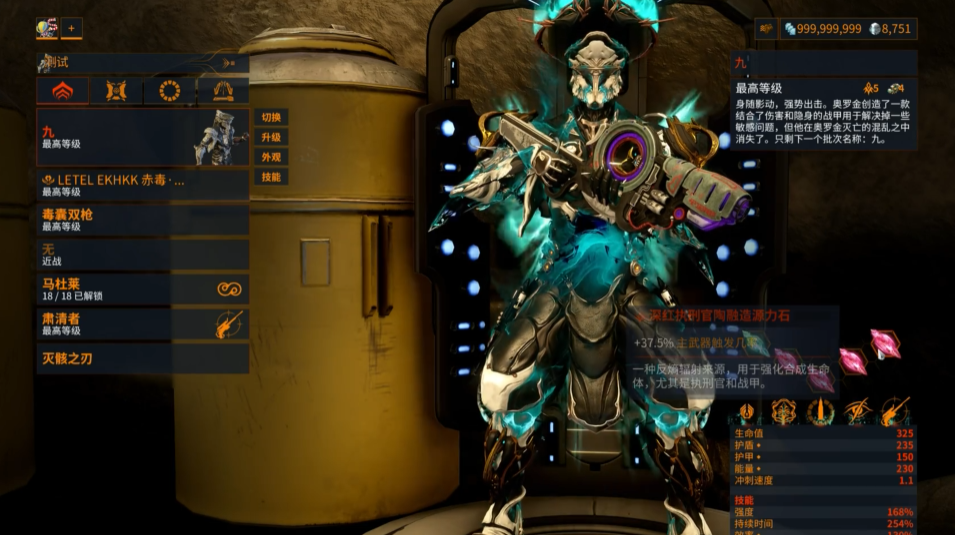Open the ring-shaped category tab
The height and width of the screenshot is (535, 955).
[x=169, y=92]
